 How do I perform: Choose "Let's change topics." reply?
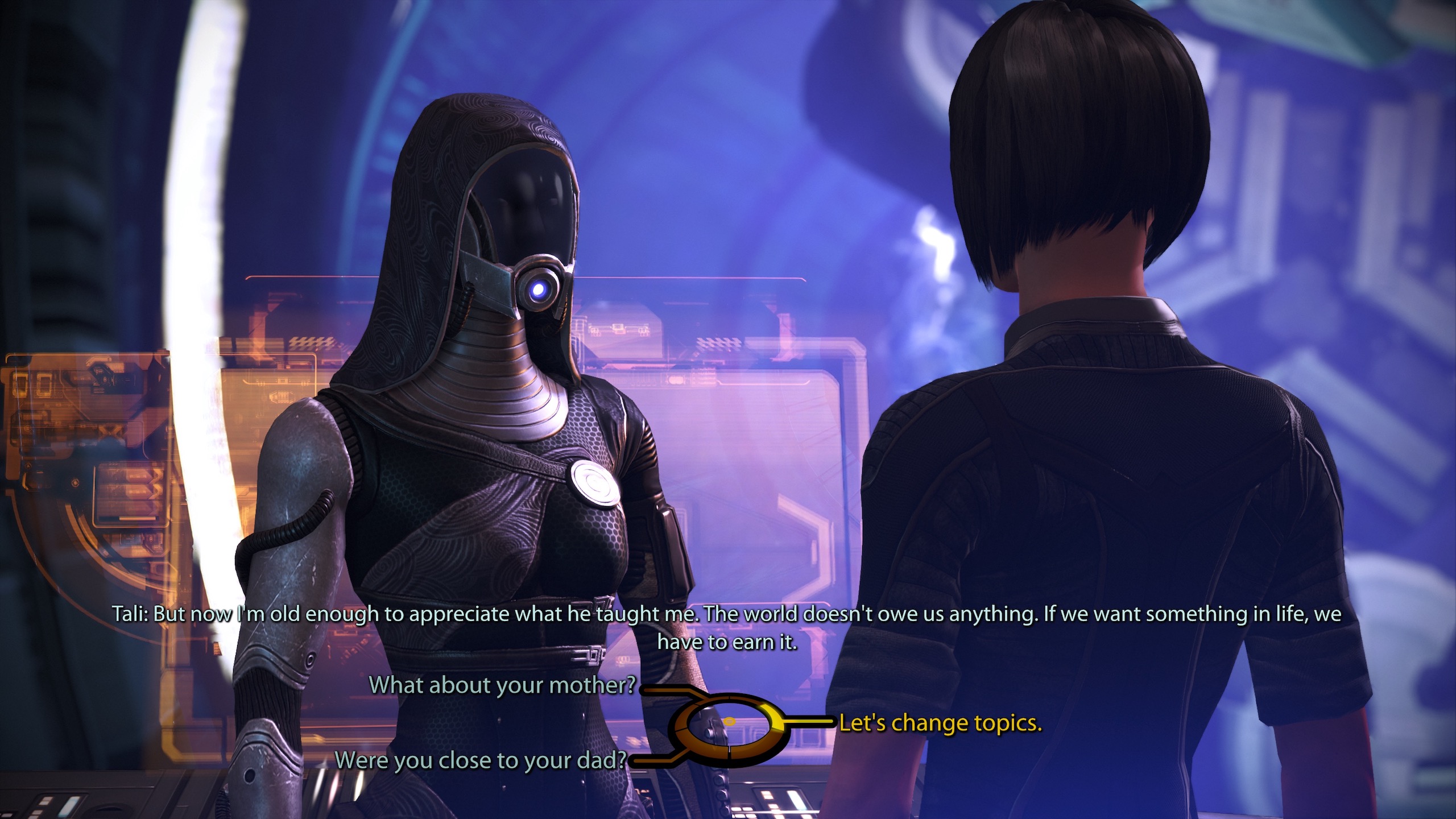pyautogui.click(x=940, y=723)
